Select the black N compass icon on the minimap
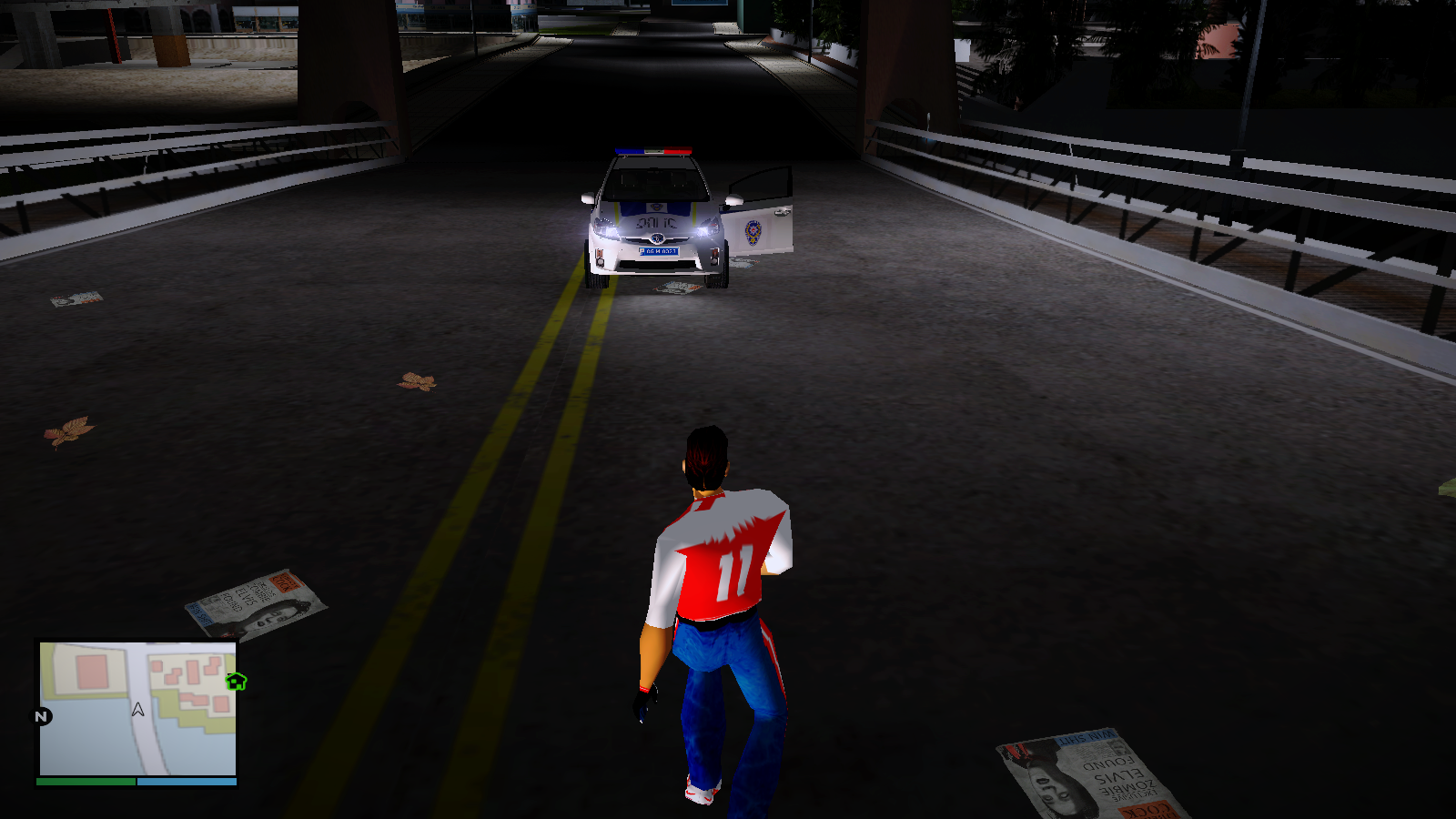This screenshot has height=819, width=1456. (38, 717)
